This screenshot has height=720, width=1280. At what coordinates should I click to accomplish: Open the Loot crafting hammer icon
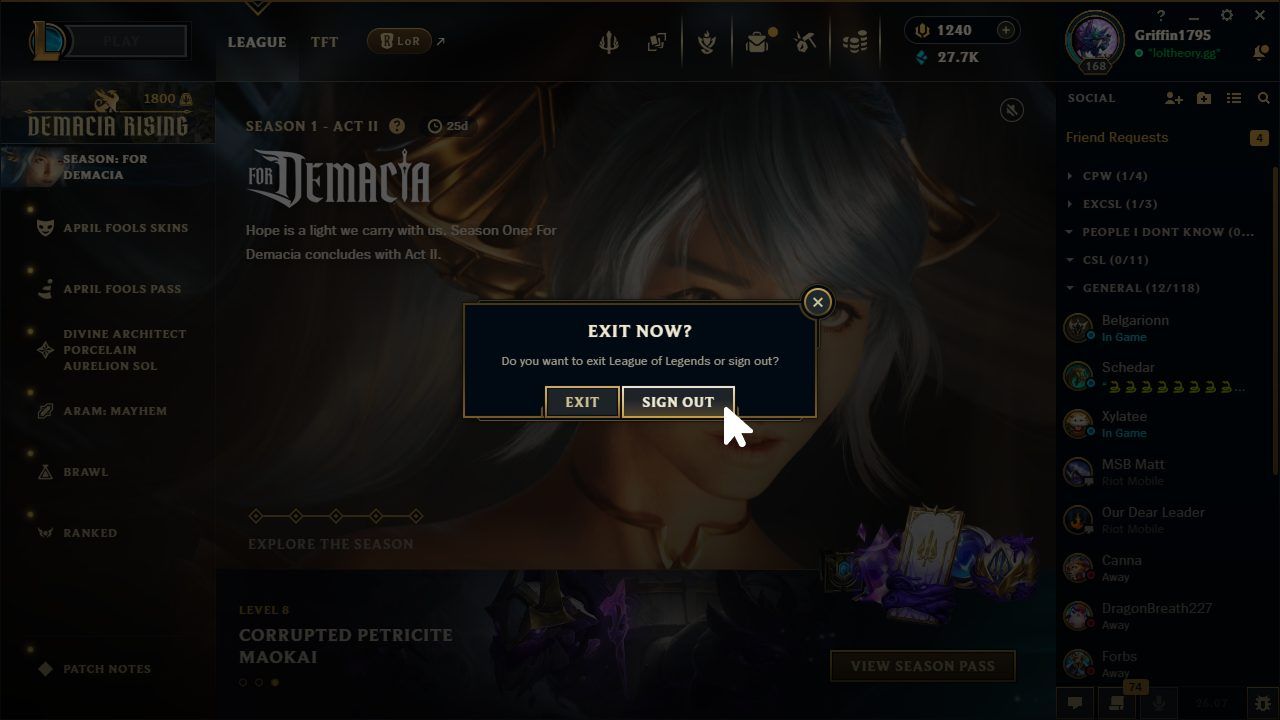click(805, 42)
